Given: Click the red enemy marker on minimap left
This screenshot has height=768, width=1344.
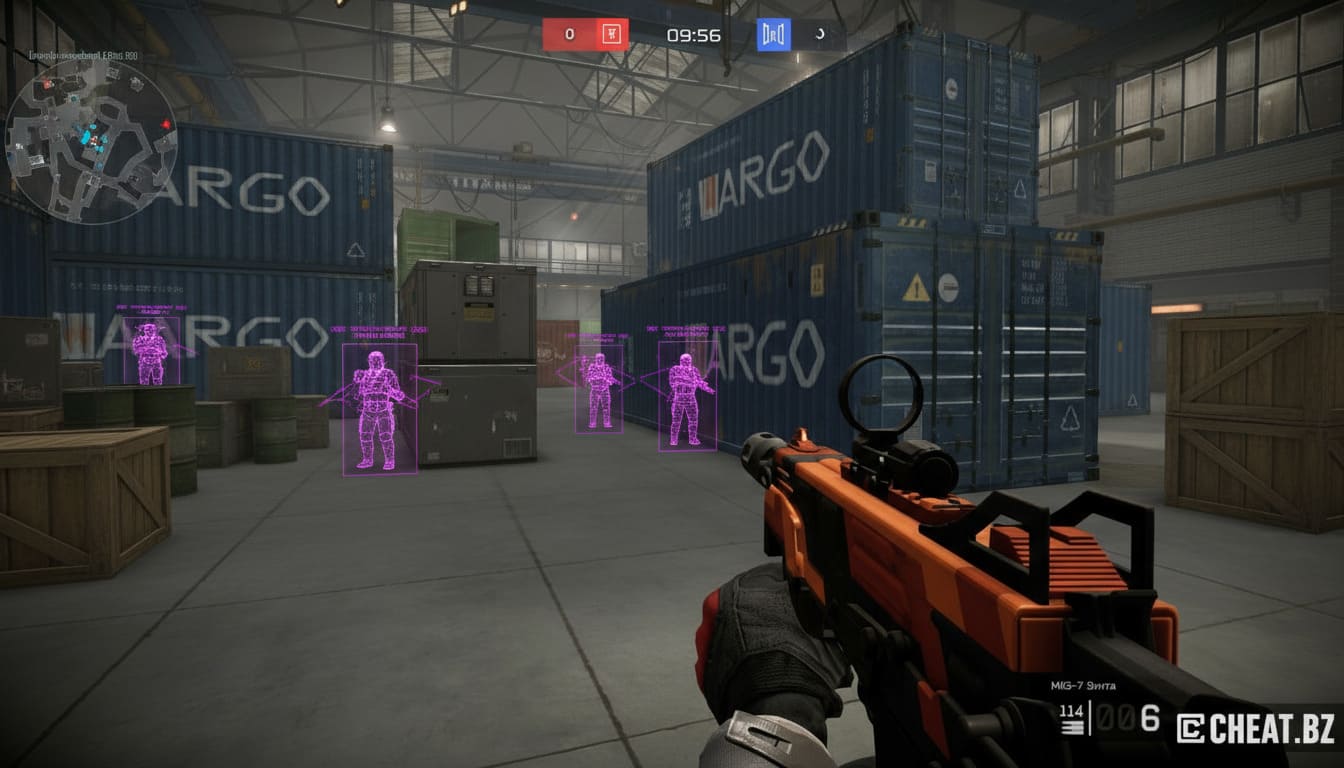Looking at the screenshot, I should tap(47, 84).
